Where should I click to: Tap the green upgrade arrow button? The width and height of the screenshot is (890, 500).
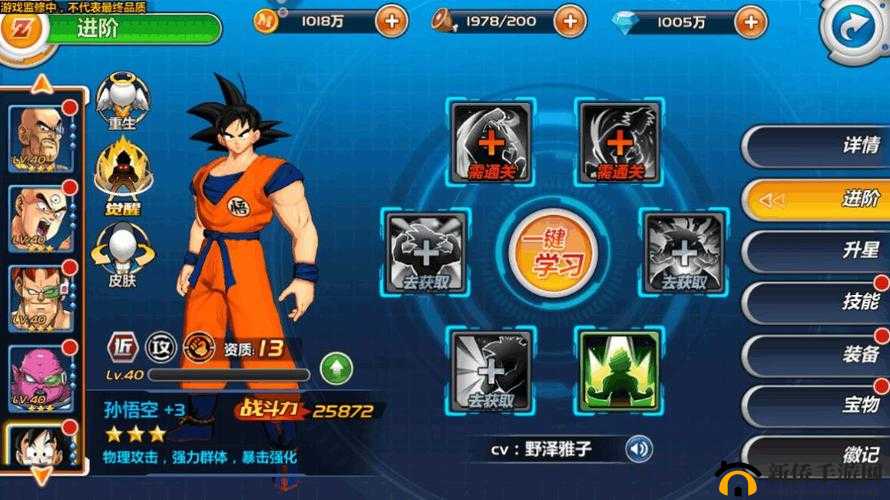point(336,368)
